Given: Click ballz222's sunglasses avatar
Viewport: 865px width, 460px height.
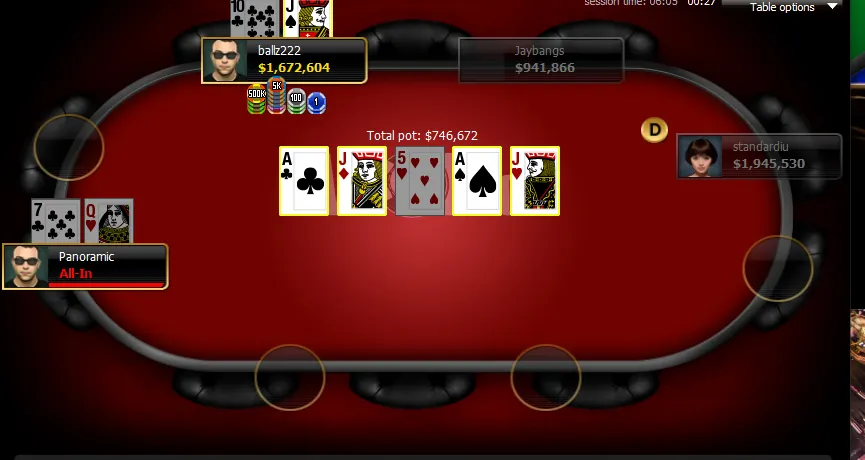Looking at the screenshot, I should pos(225,60).
